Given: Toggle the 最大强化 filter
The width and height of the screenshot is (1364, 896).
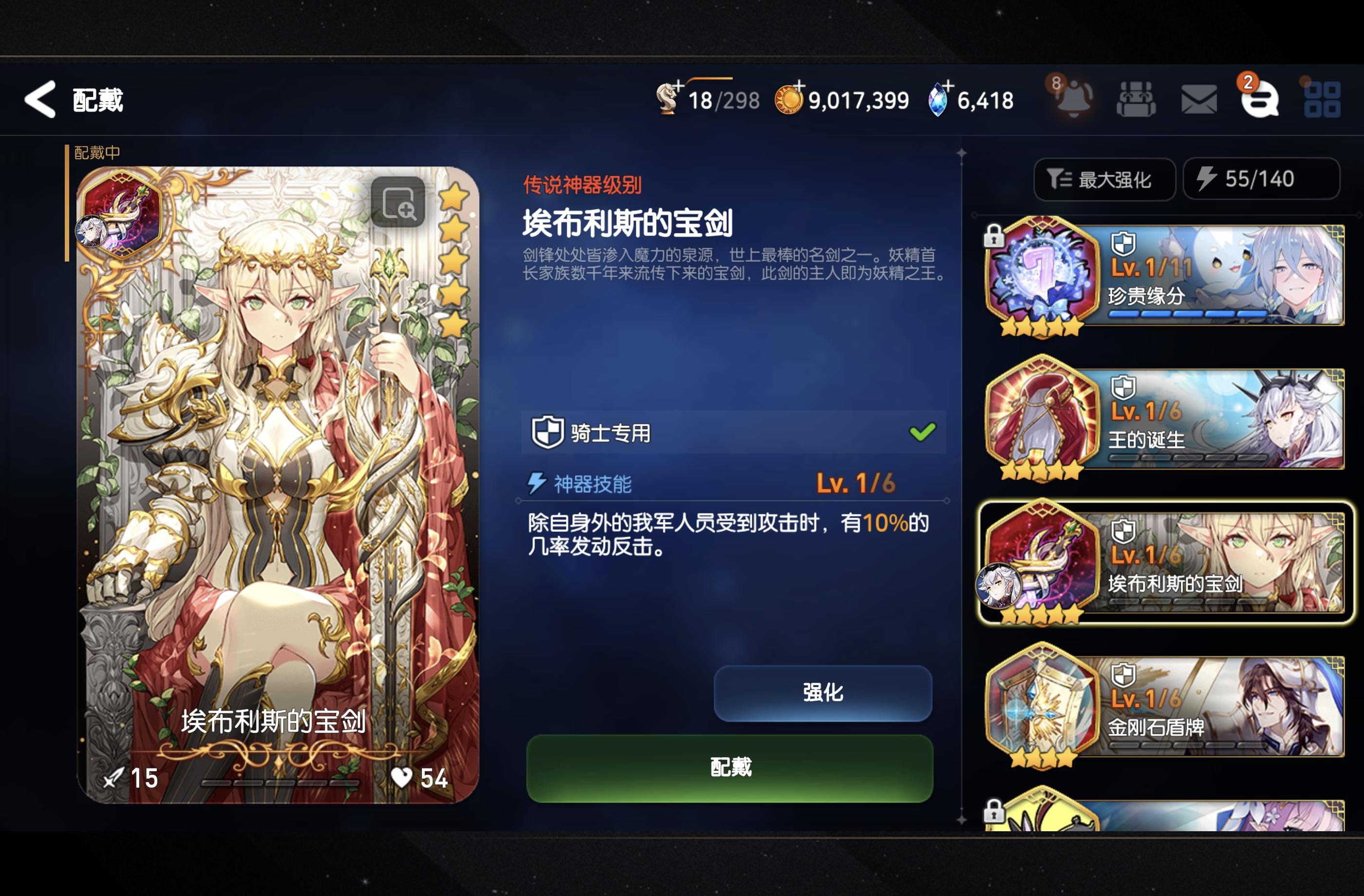Looking at the screenshot, I should click(1104, 179).
